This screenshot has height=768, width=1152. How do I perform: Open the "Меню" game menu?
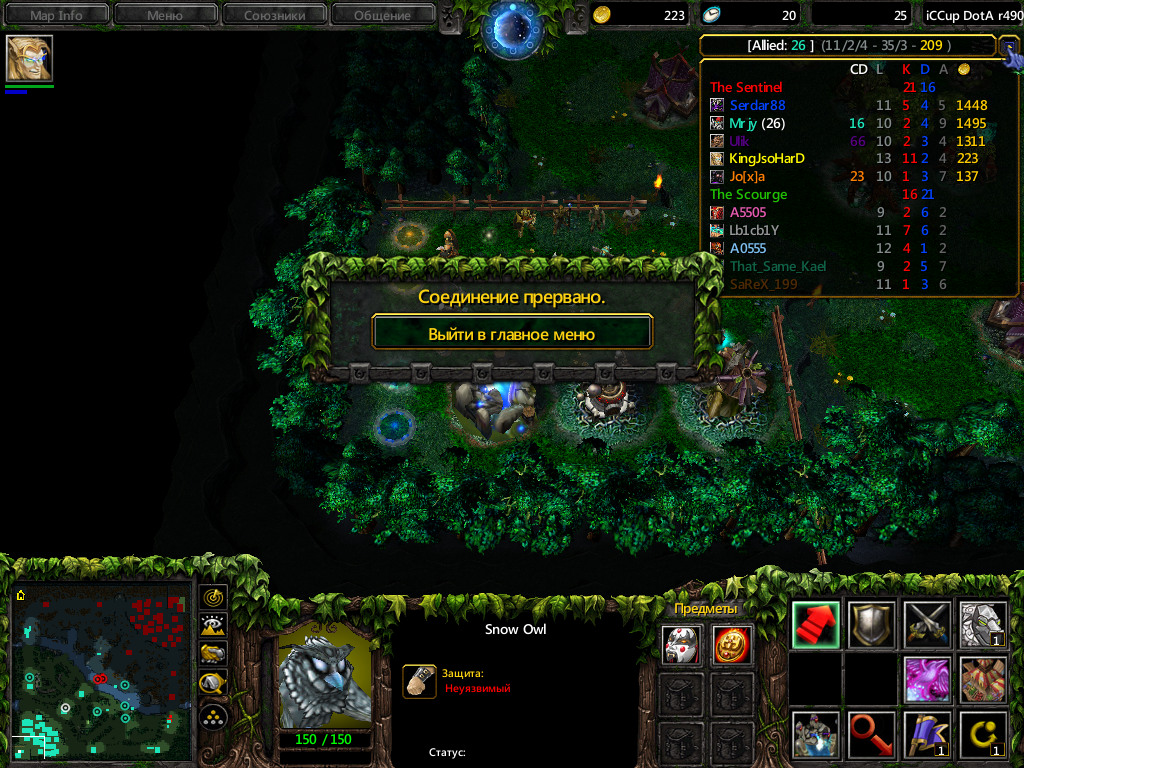tap(164, 15)
